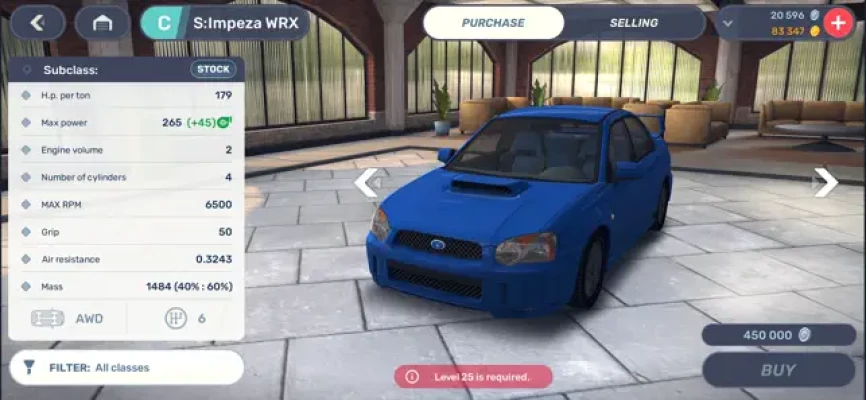866x400 pixels.
Task: Open the All classes filter
Action: pos(127,367)
